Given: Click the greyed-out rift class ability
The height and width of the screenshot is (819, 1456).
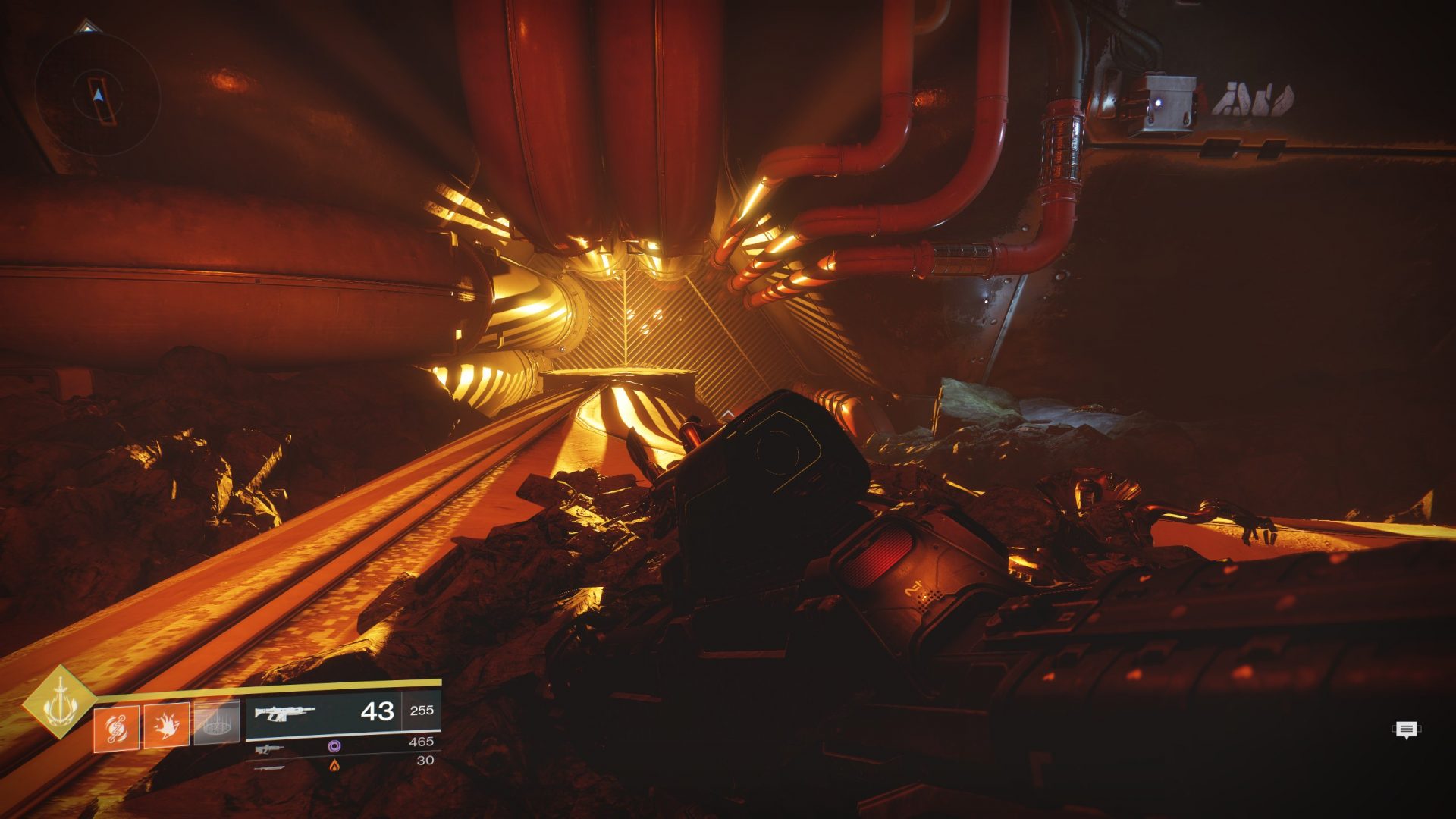Looking at the screenshot, I should point(217,722).
